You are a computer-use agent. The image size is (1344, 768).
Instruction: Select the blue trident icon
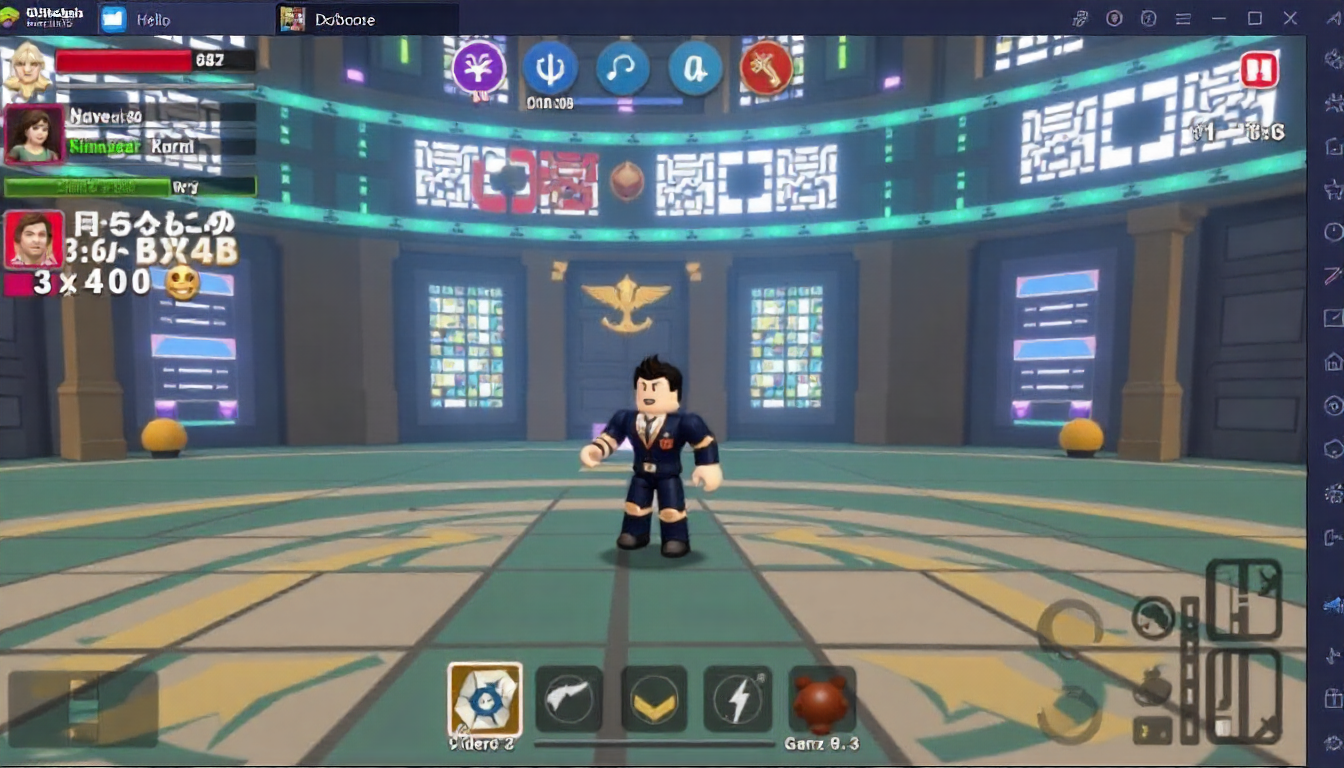click(550, 68)
